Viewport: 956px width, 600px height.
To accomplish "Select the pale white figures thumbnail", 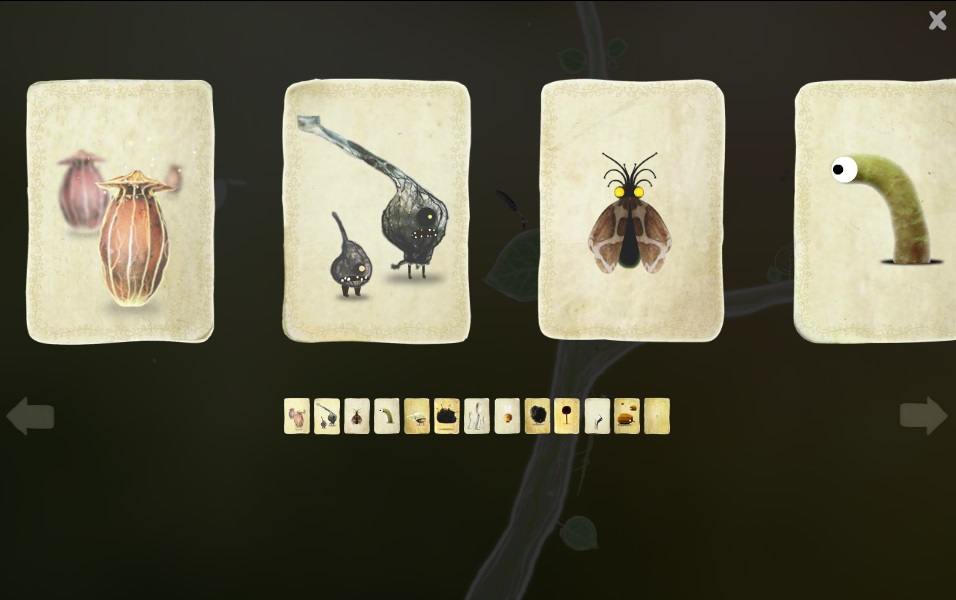I will click(477, 416).
